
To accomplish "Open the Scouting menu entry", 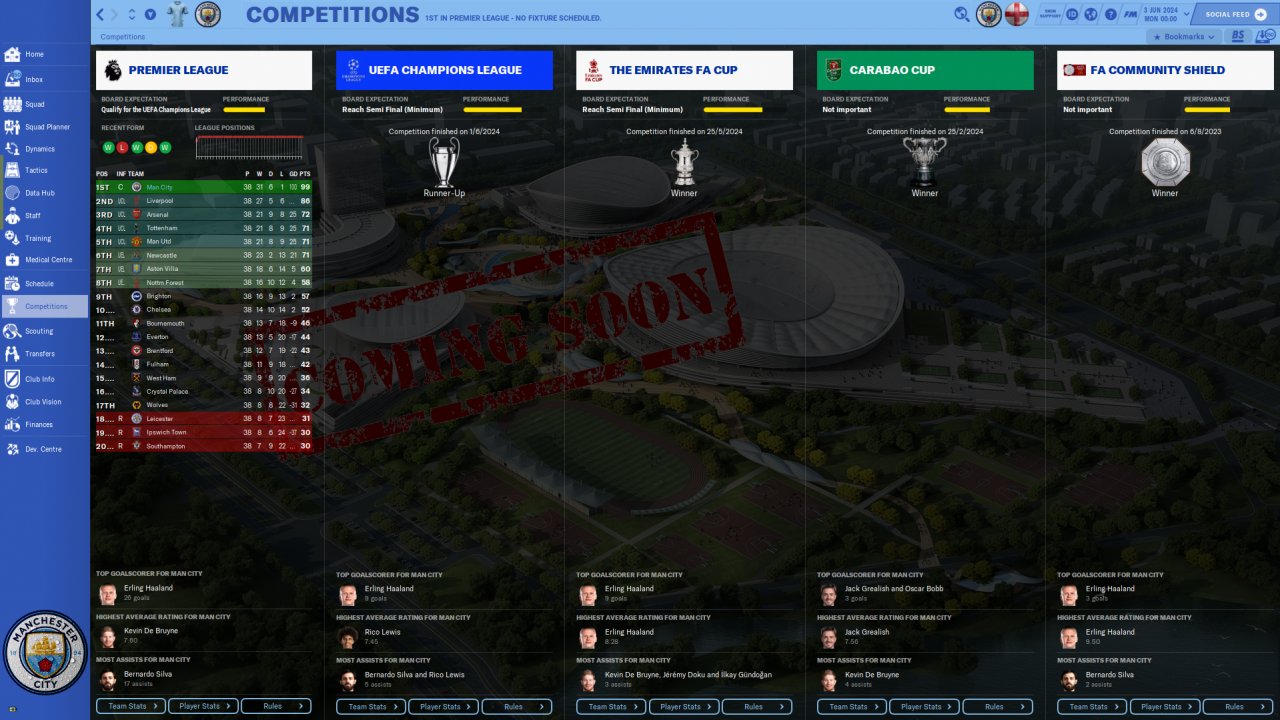I will pos(39,330).
